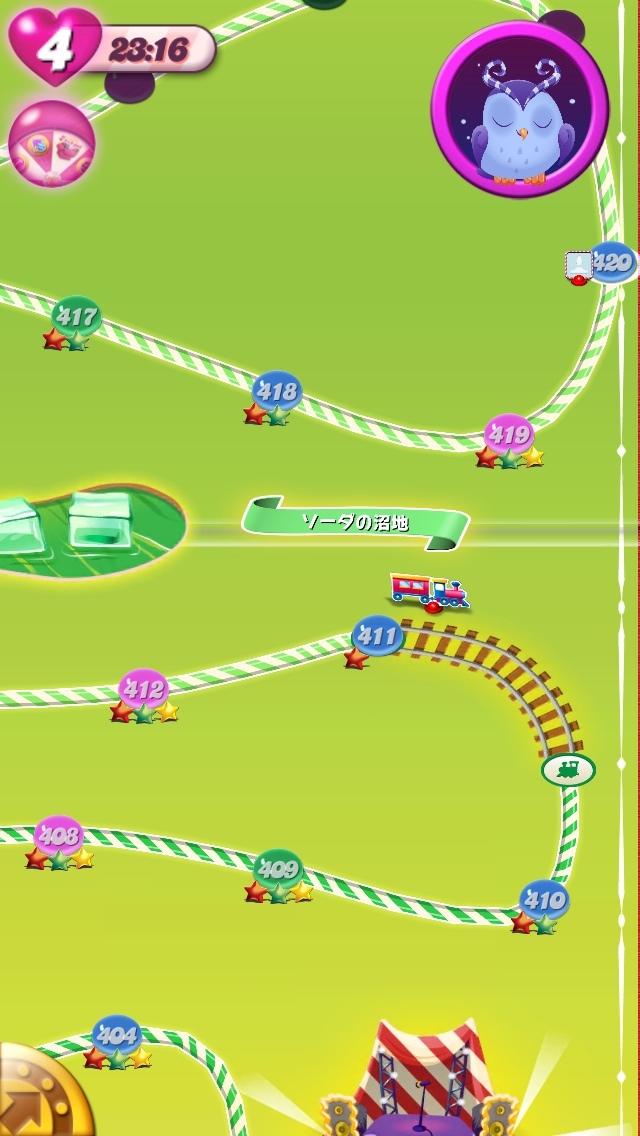Open the sleeping owl event

(x=520, y=110)
